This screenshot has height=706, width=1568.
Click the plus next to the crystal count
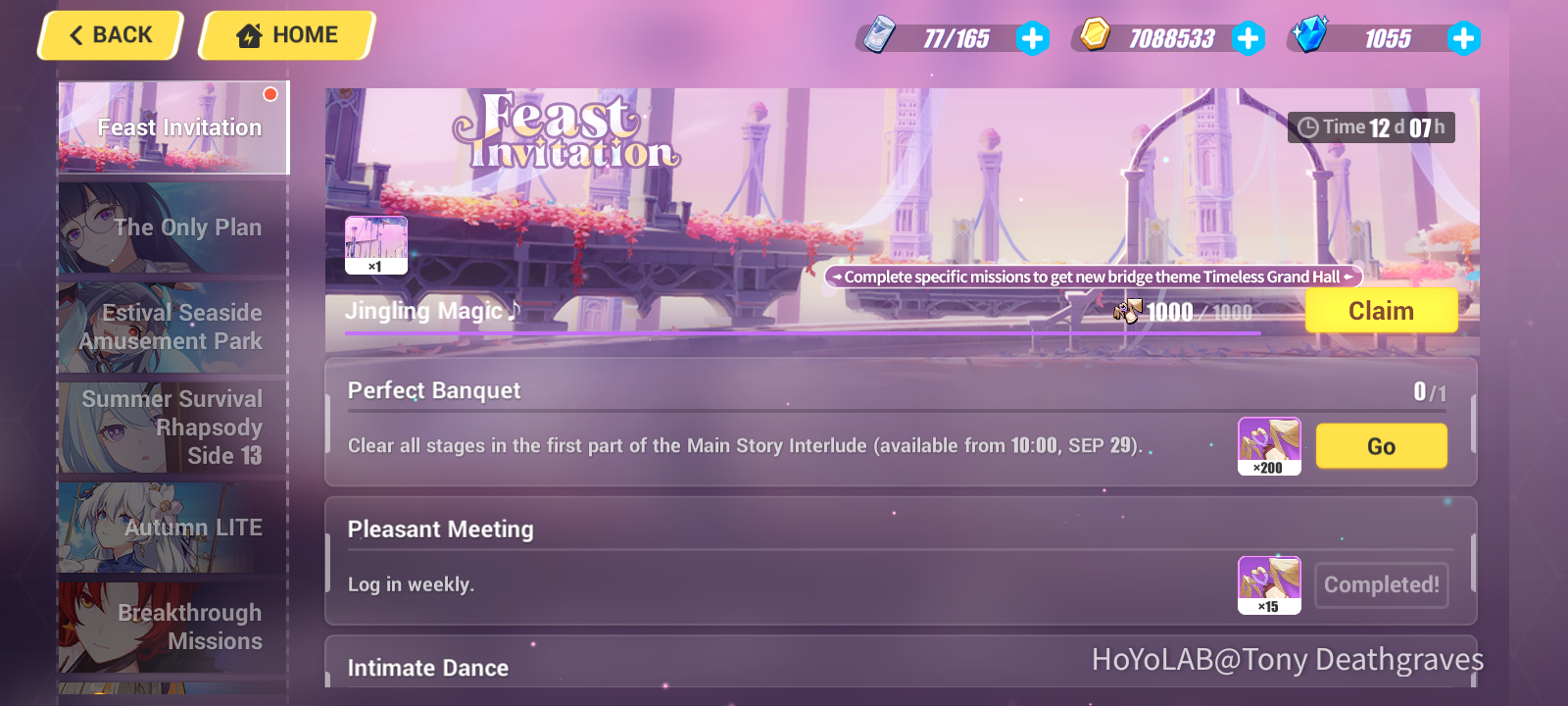pyautogui.click(x=1463, y=39)
